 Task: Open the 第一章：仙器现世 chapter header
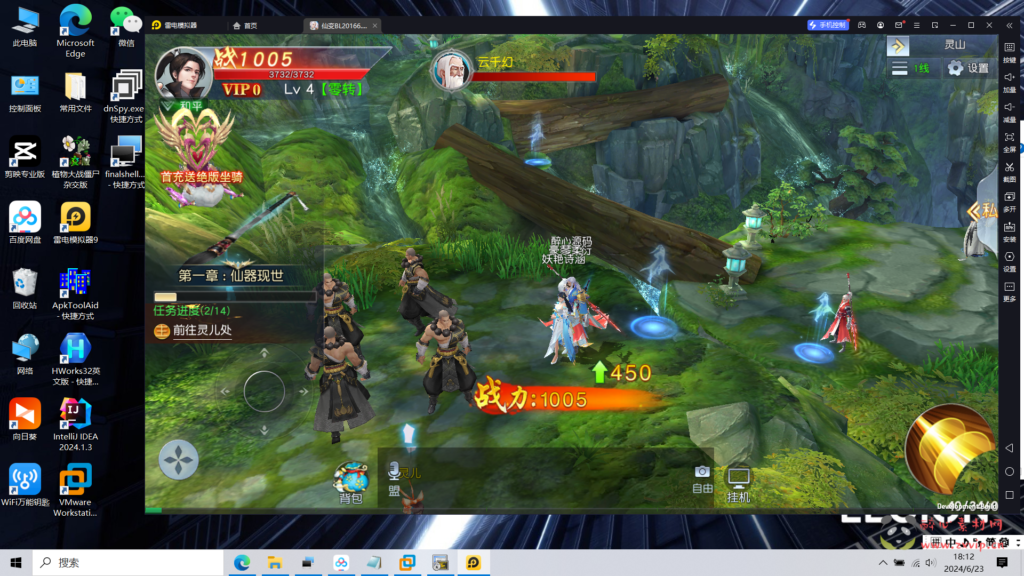231,276
